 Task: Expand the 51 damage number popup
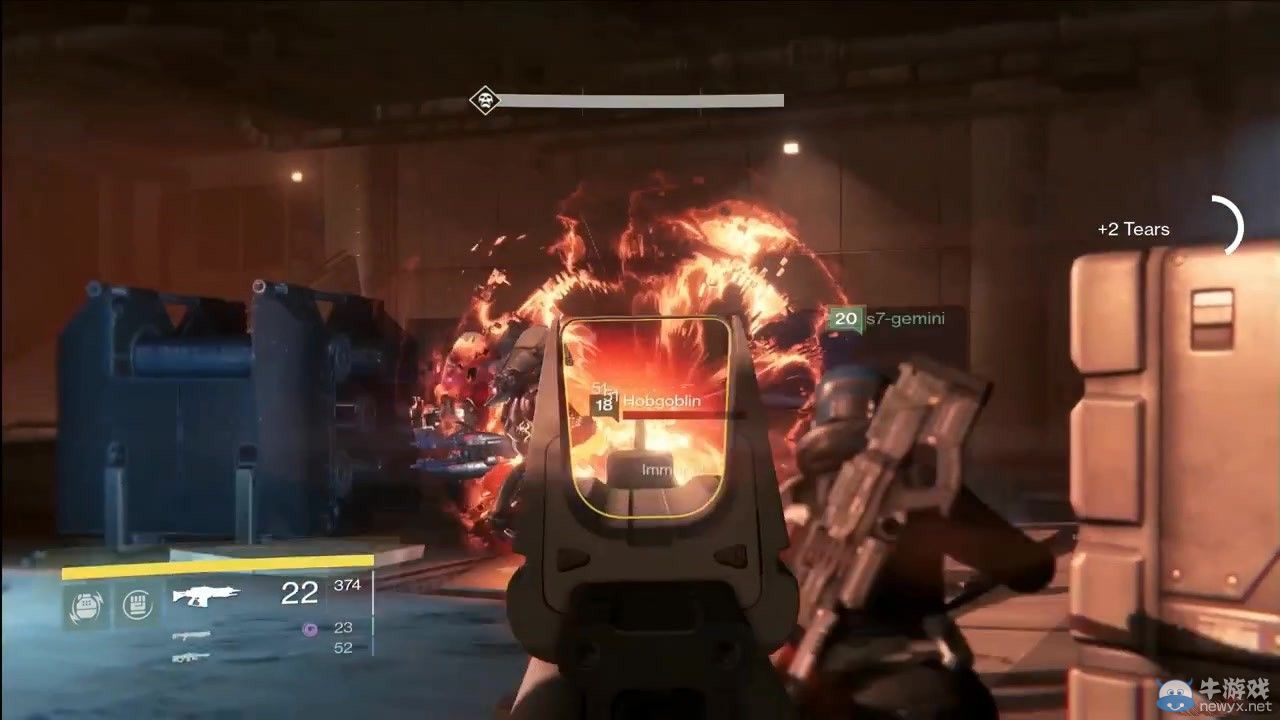click(x=598, y=388)
